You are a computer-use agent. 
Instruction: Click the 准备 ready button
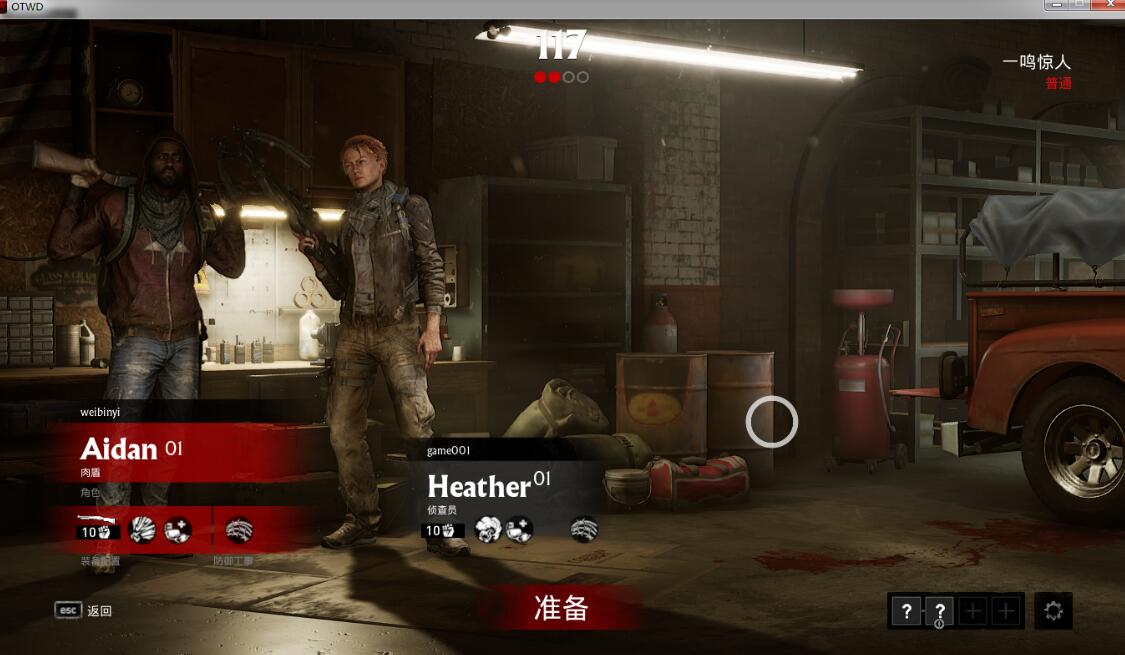[x=561, y=608]
